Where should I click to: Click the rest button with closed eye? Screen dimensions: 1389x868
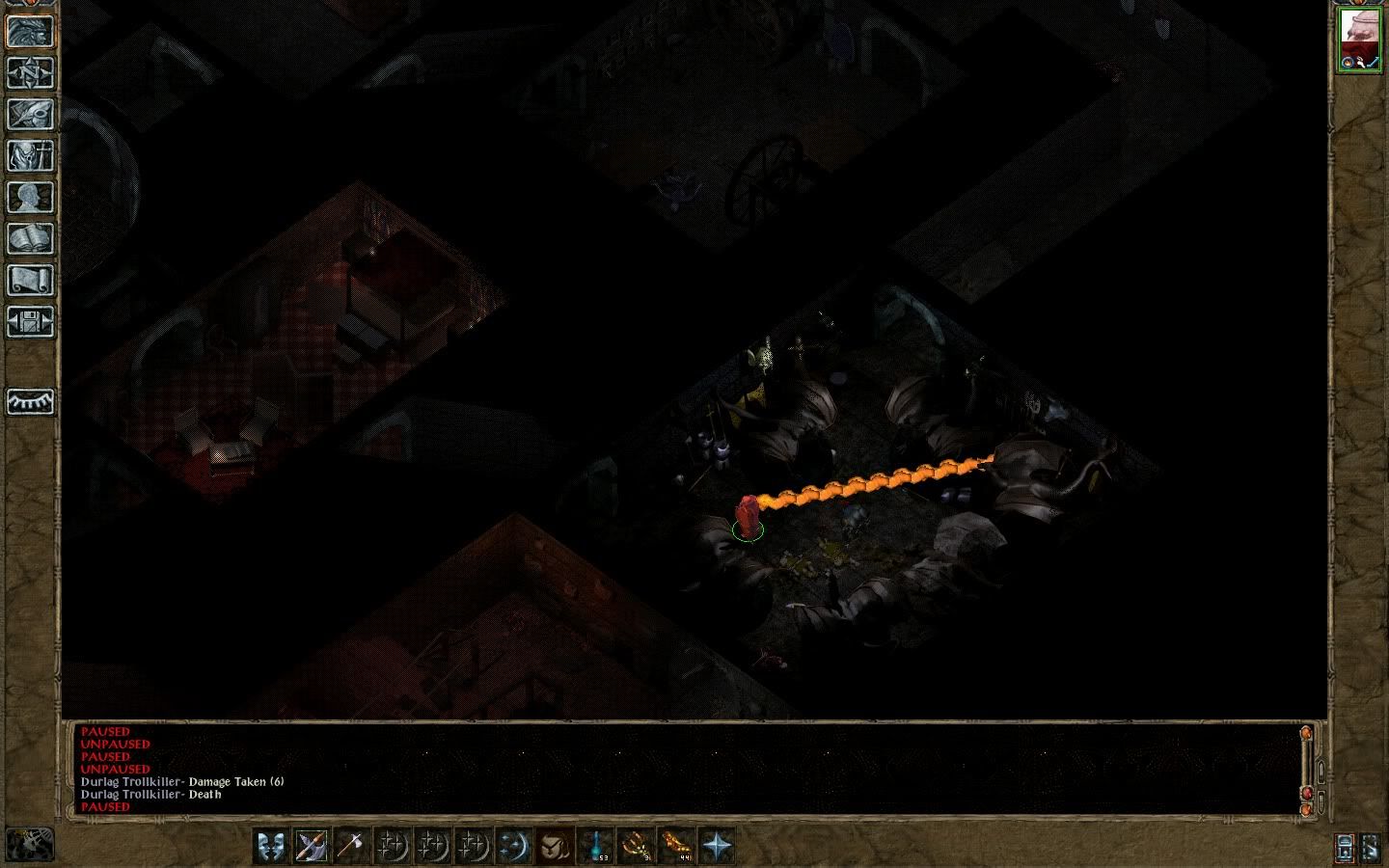(x=30, y=401)
